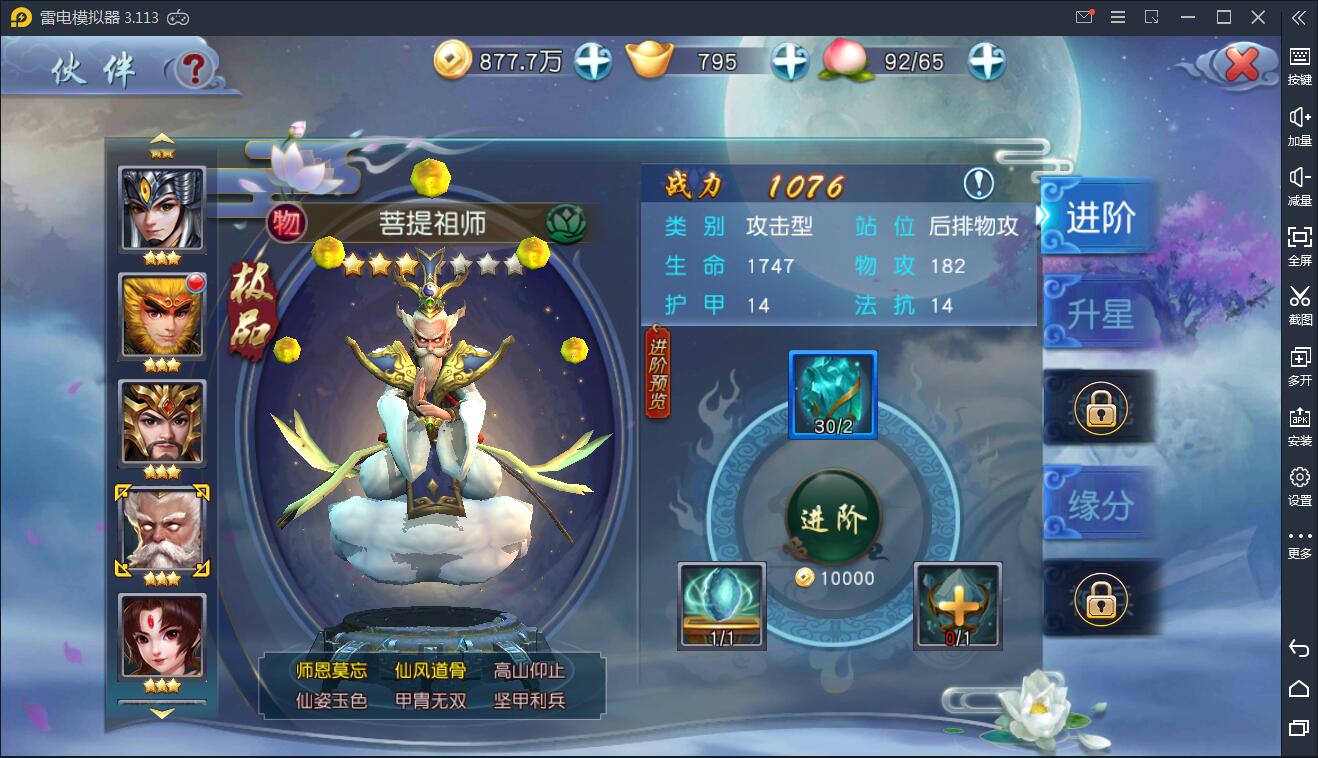
Task: Add peaches with the plus button
Action: tap(985, 60)
